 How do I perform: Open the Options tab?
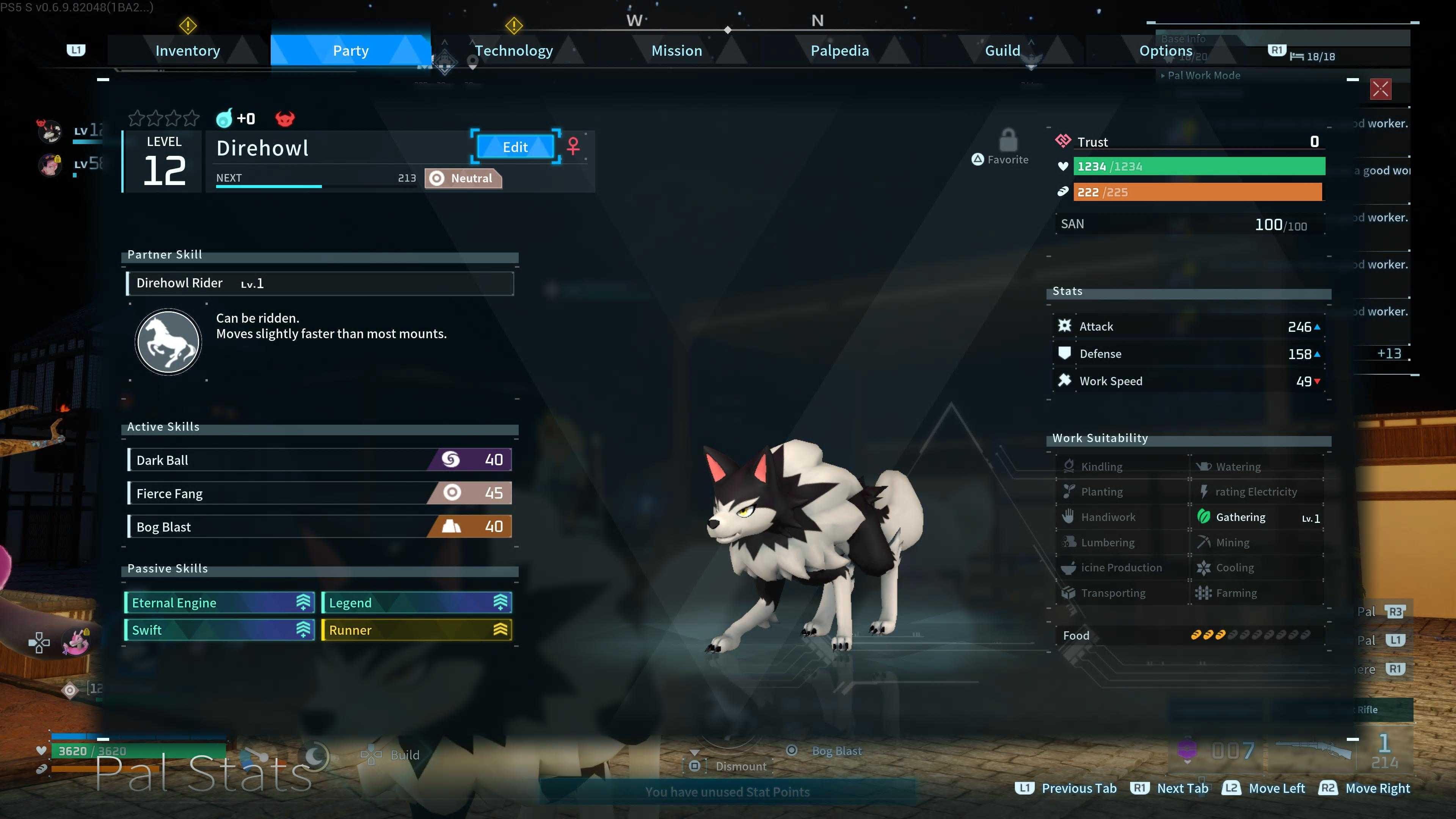point(1166,51)
